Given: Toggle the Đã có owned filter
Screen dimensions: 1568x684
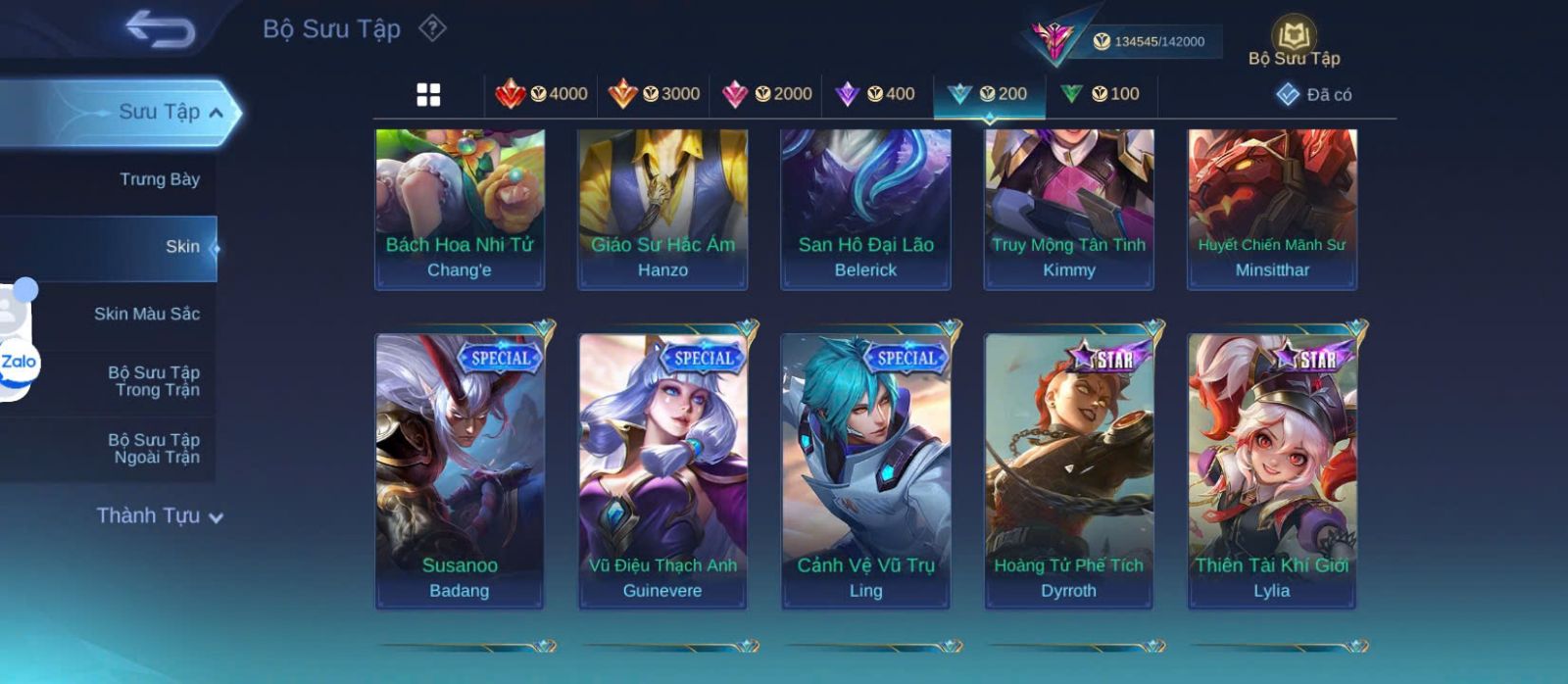Looking at the screenshot, I should (1314, 94).
